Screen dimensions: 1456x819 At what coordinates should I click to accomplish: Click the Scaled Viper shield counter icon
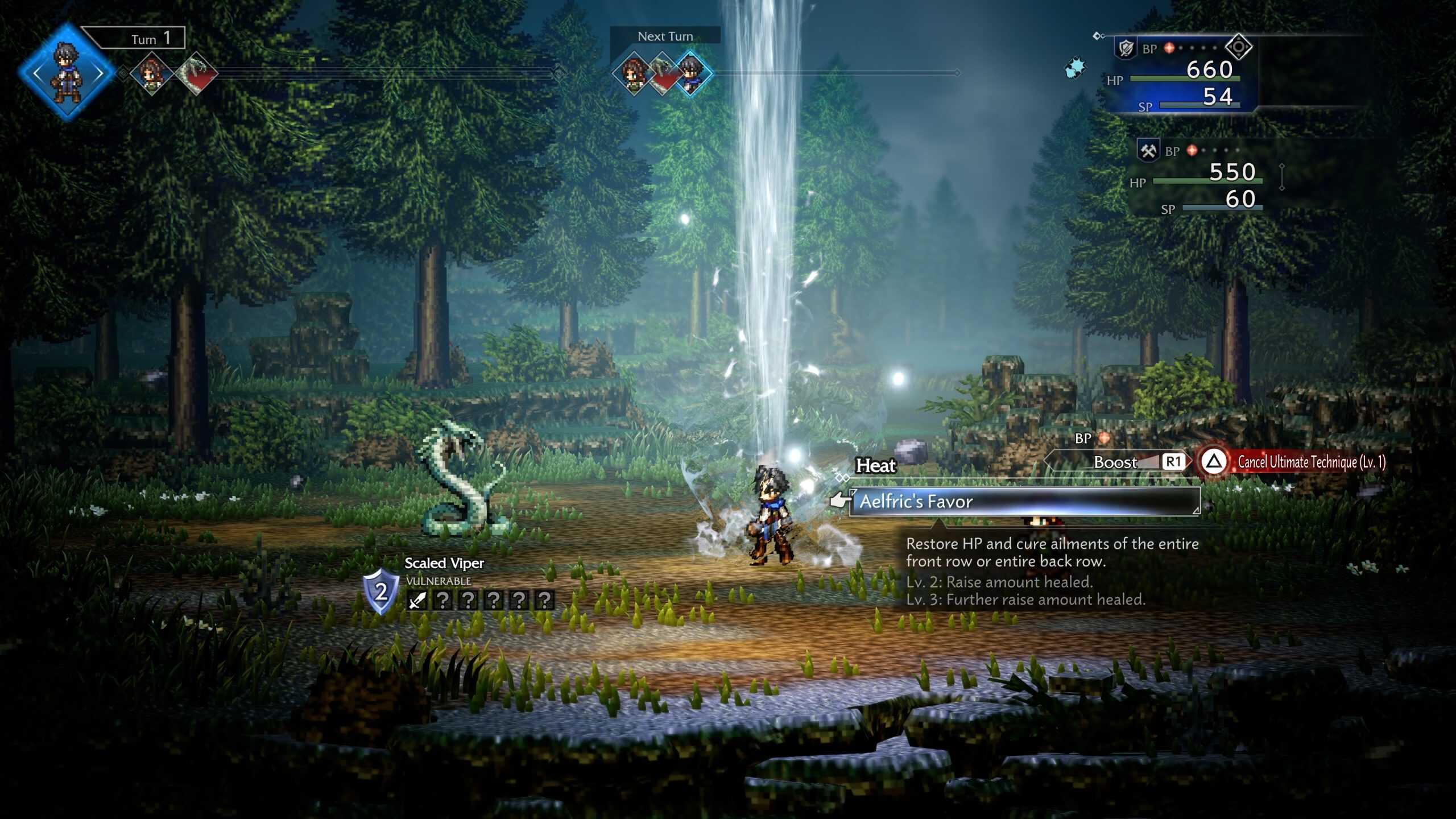(380, 591)
